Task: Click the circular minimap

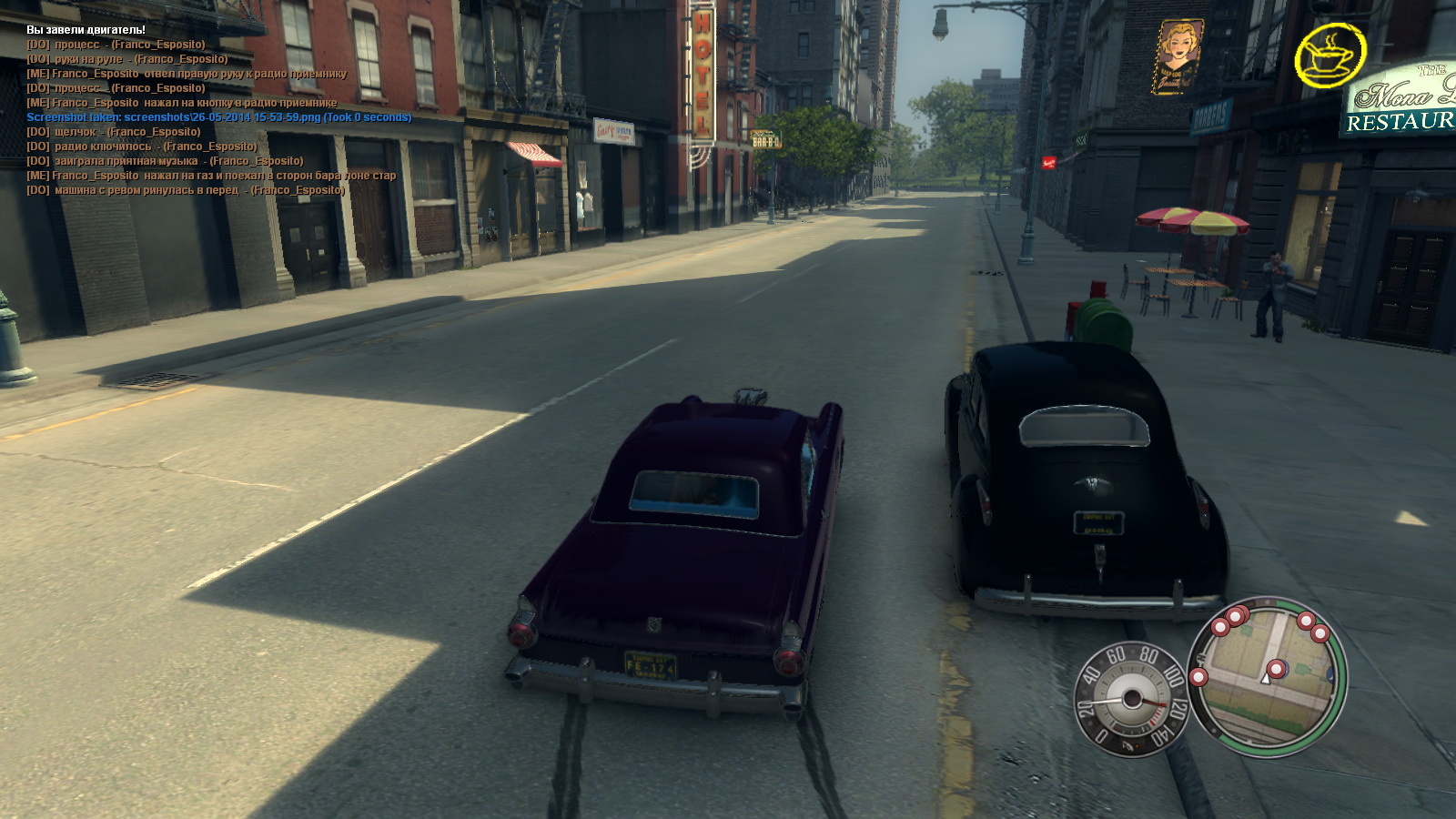Action: pyautogui.click(x=1268, y=675)
